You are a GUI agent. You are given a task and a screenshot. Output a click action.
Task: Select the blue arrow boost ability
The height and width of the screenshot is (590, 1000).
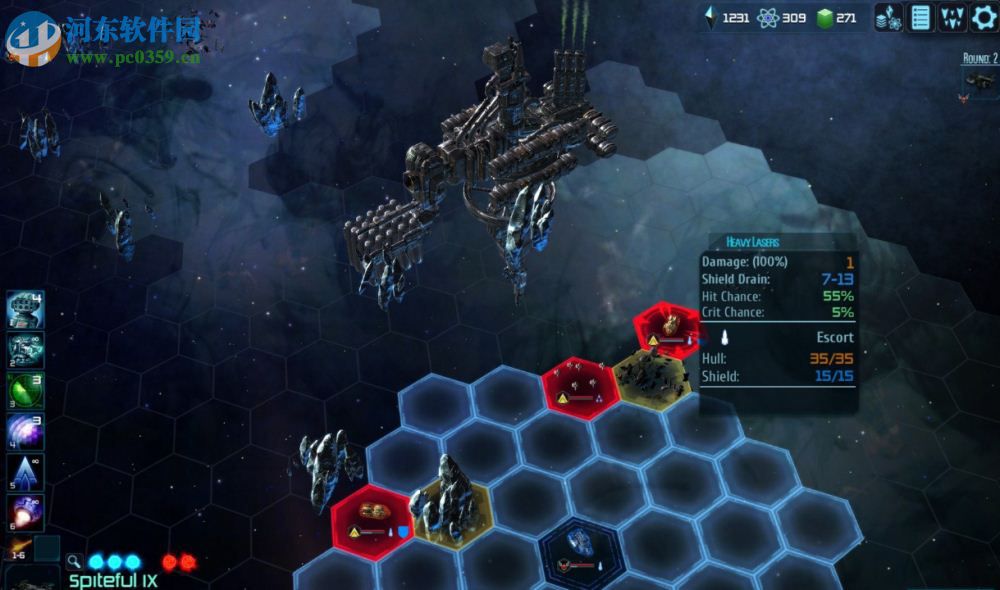[25, 472]
